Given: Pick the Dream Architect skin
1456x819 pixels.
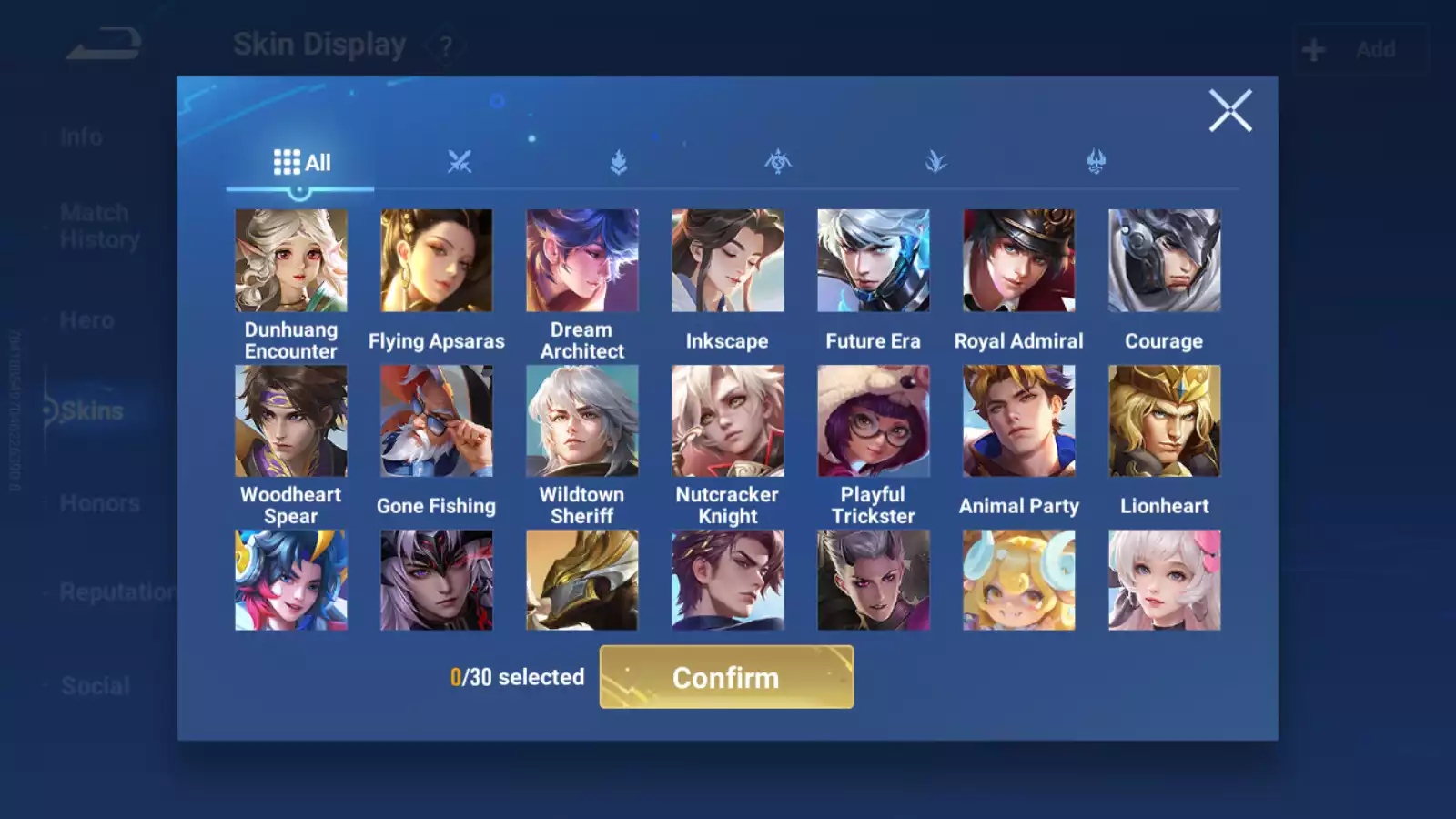Looking at the screenshot, I should click(582, 261).
